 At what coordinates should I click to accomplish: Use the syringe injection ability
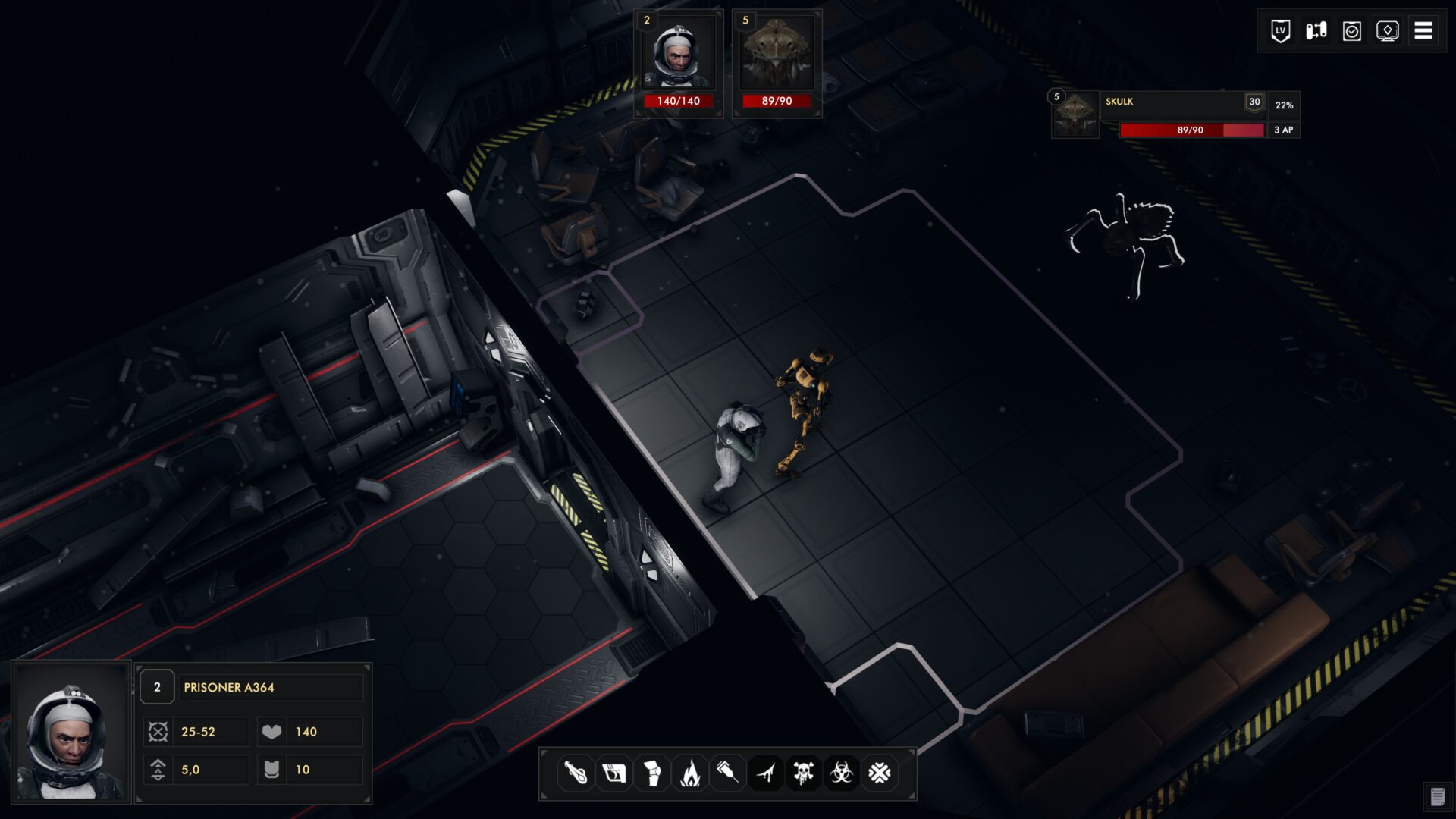pos(727,773)
